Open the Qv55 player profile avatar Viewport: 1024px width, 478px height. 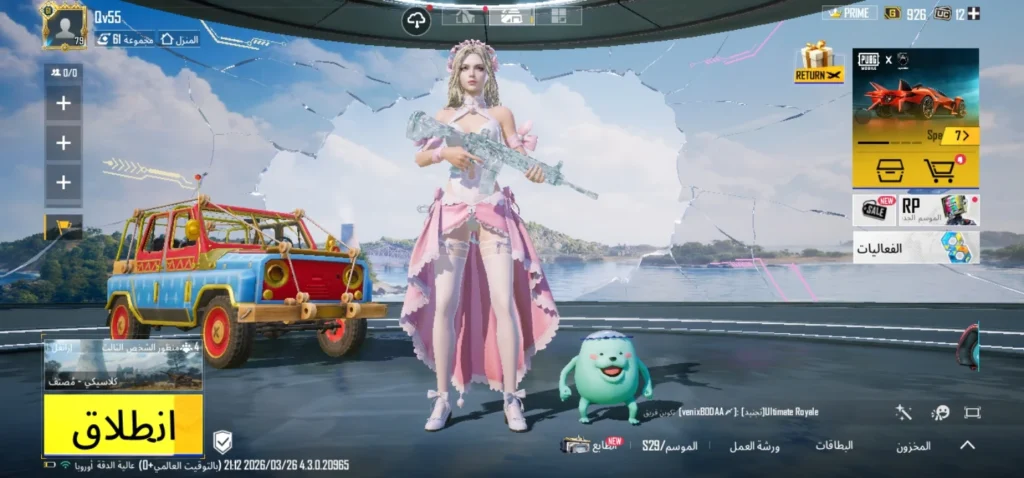(65, 27)
